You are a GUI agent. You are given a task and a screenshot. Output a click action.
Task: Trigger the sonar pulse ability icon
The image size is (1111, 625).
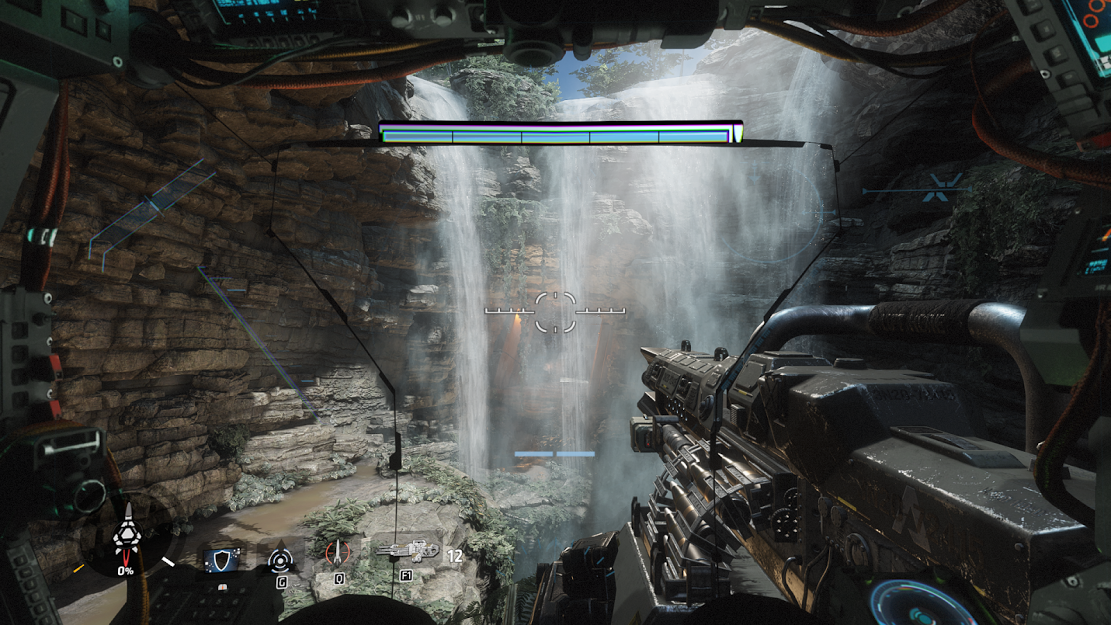[x=281, y=557]
